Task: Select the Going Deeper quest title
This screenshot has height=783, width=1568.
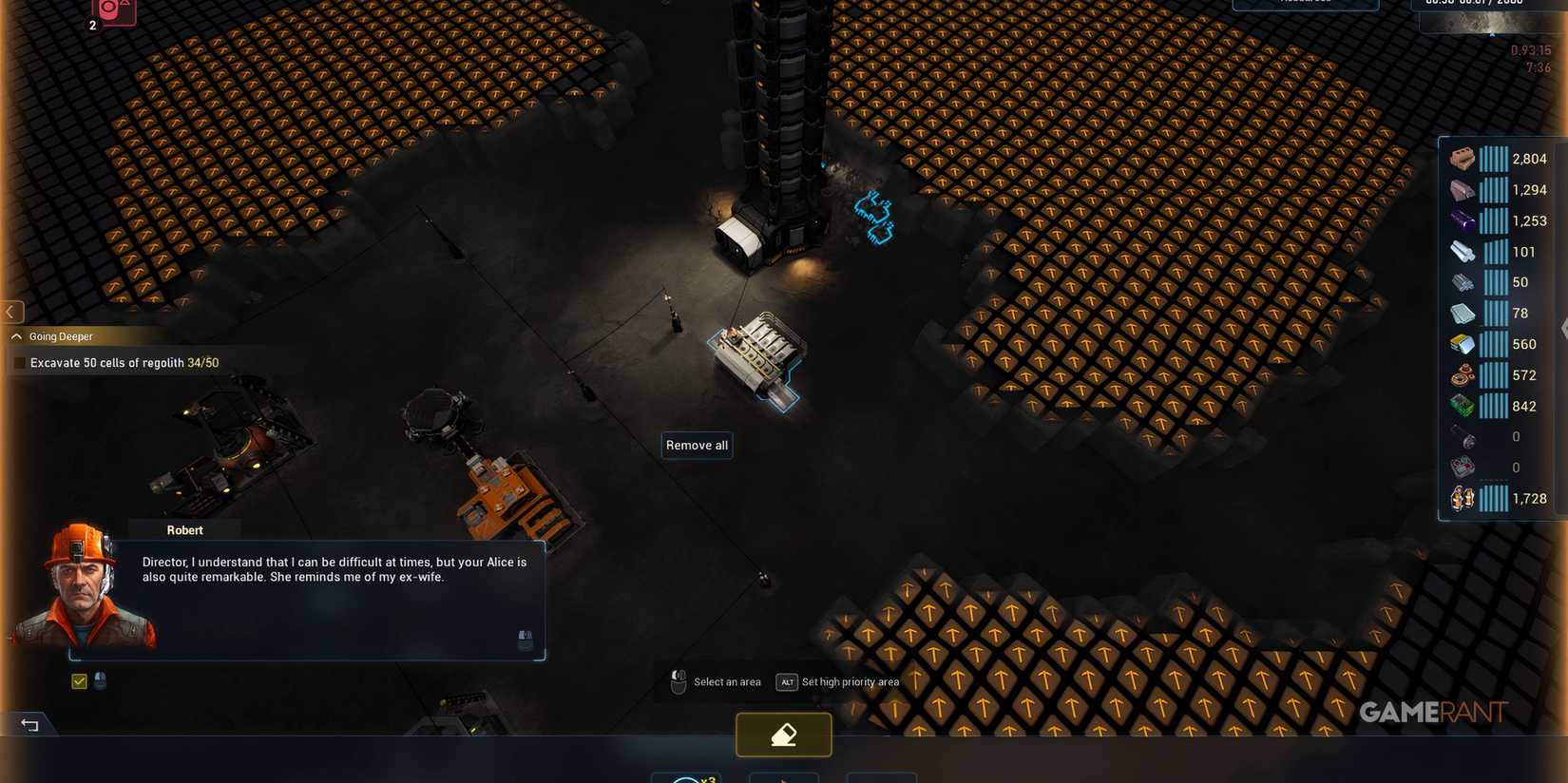Action: tap(60, 335)
